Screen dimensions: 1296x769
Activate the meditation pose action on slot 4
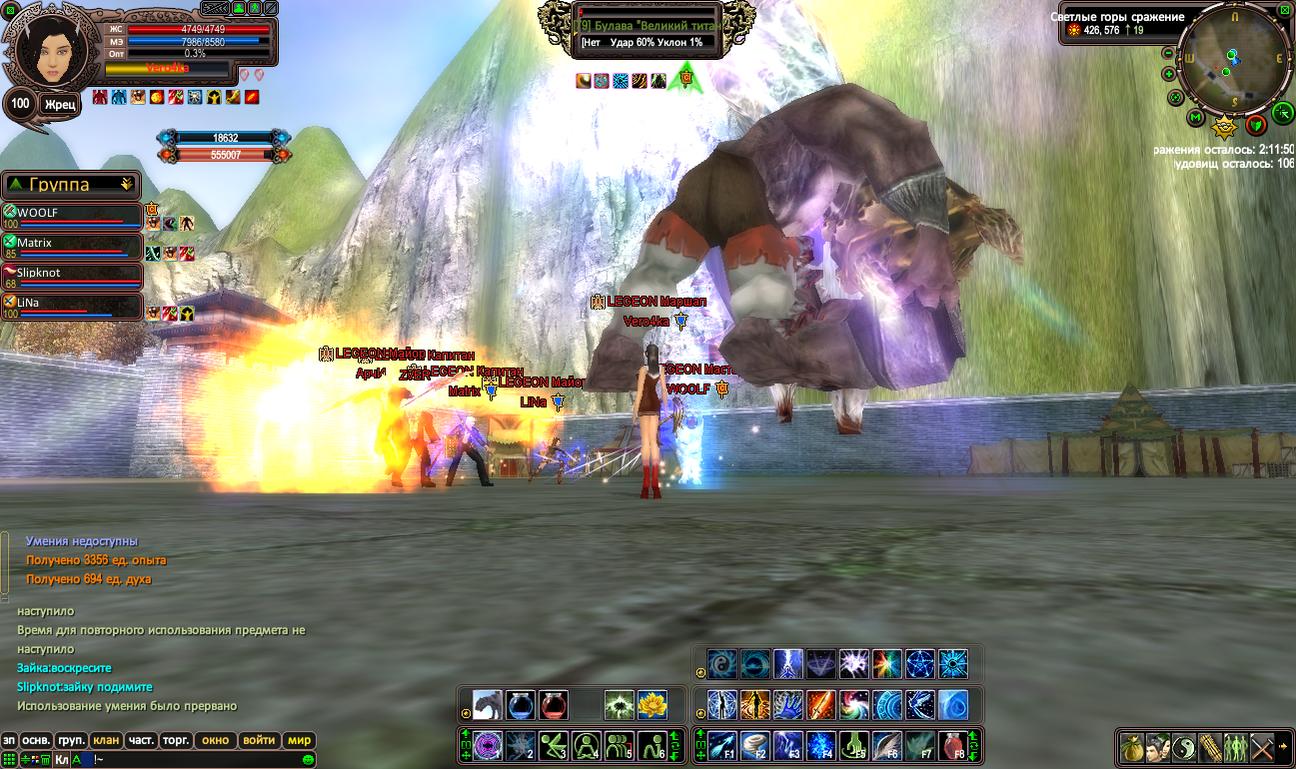coord(587,746)
